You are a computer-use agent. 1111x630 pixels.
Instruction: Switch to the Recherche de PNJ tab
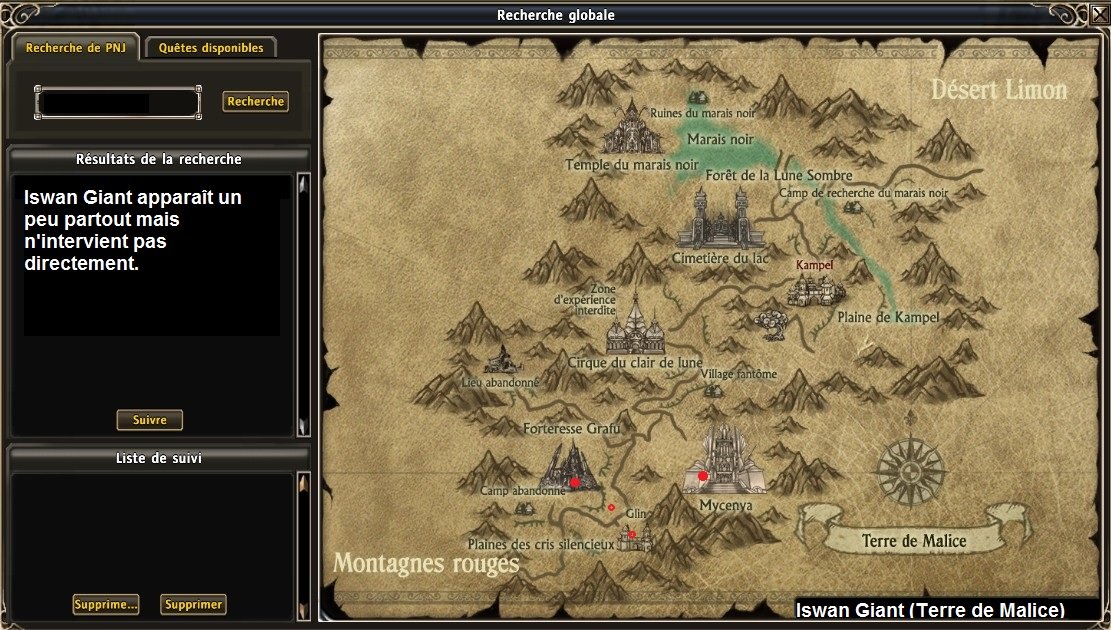[76, 47]
